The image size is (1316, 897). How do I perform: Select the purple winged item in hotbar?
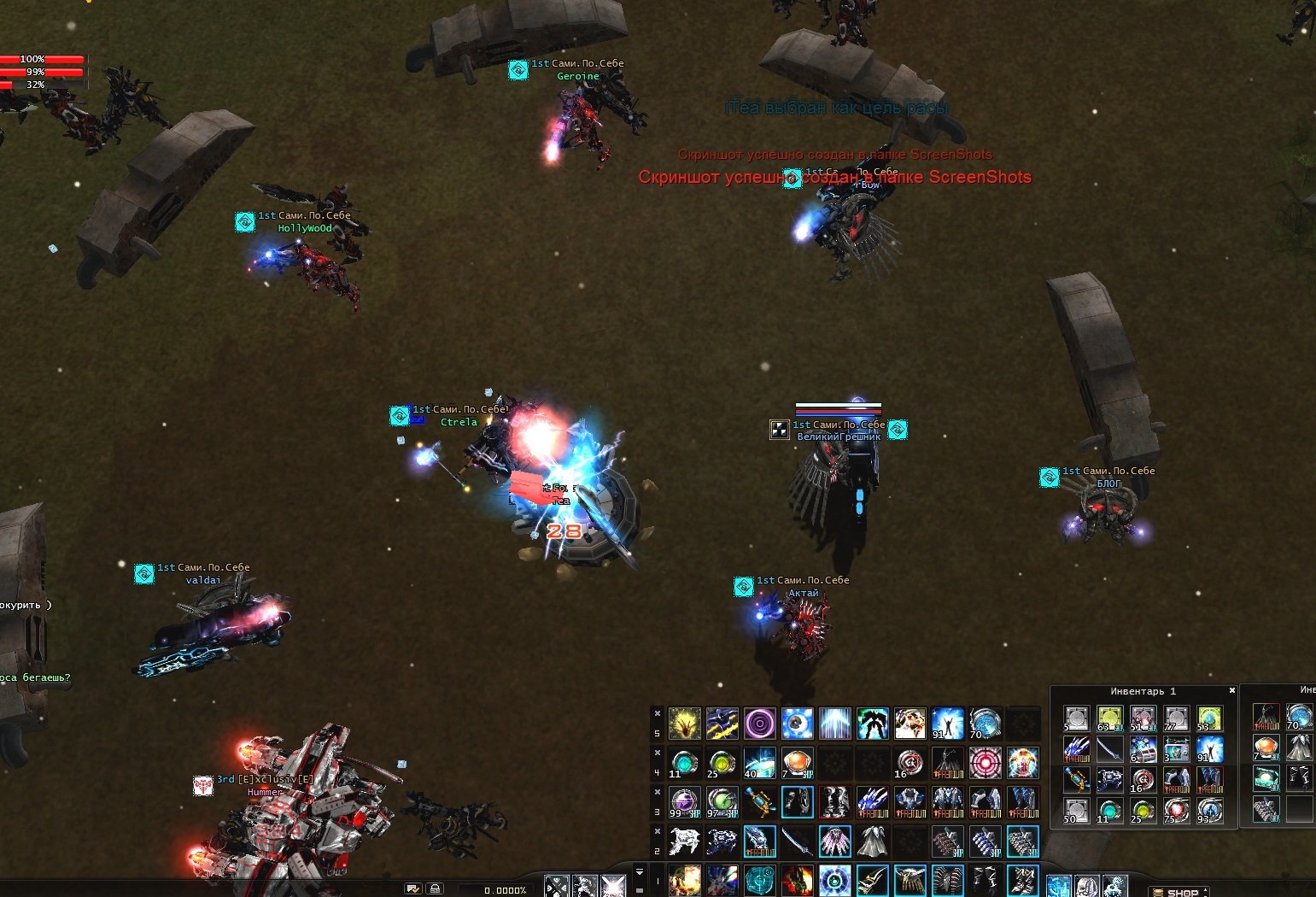point(834,841)
